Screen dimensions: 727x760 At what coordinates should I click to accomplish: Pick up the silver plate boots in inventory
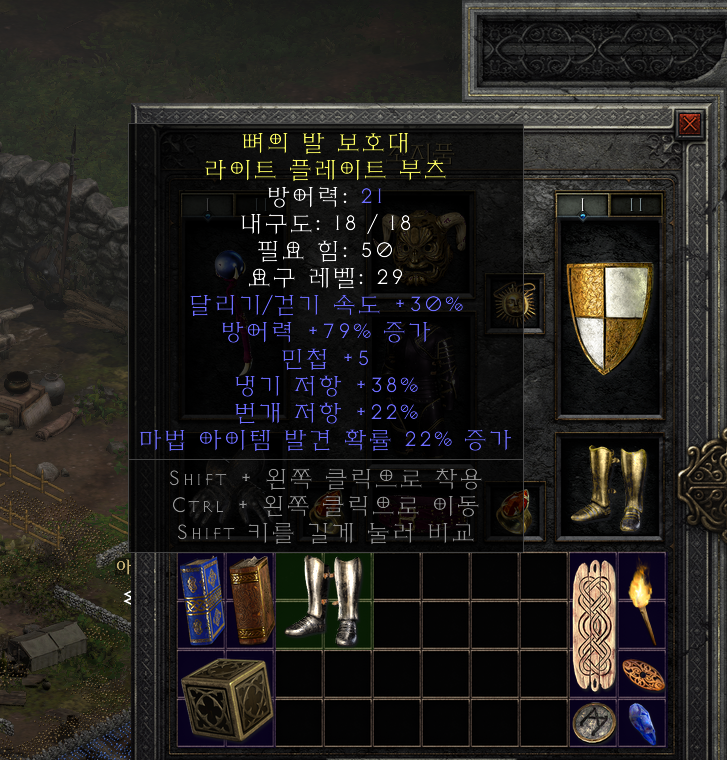point(322,599)
